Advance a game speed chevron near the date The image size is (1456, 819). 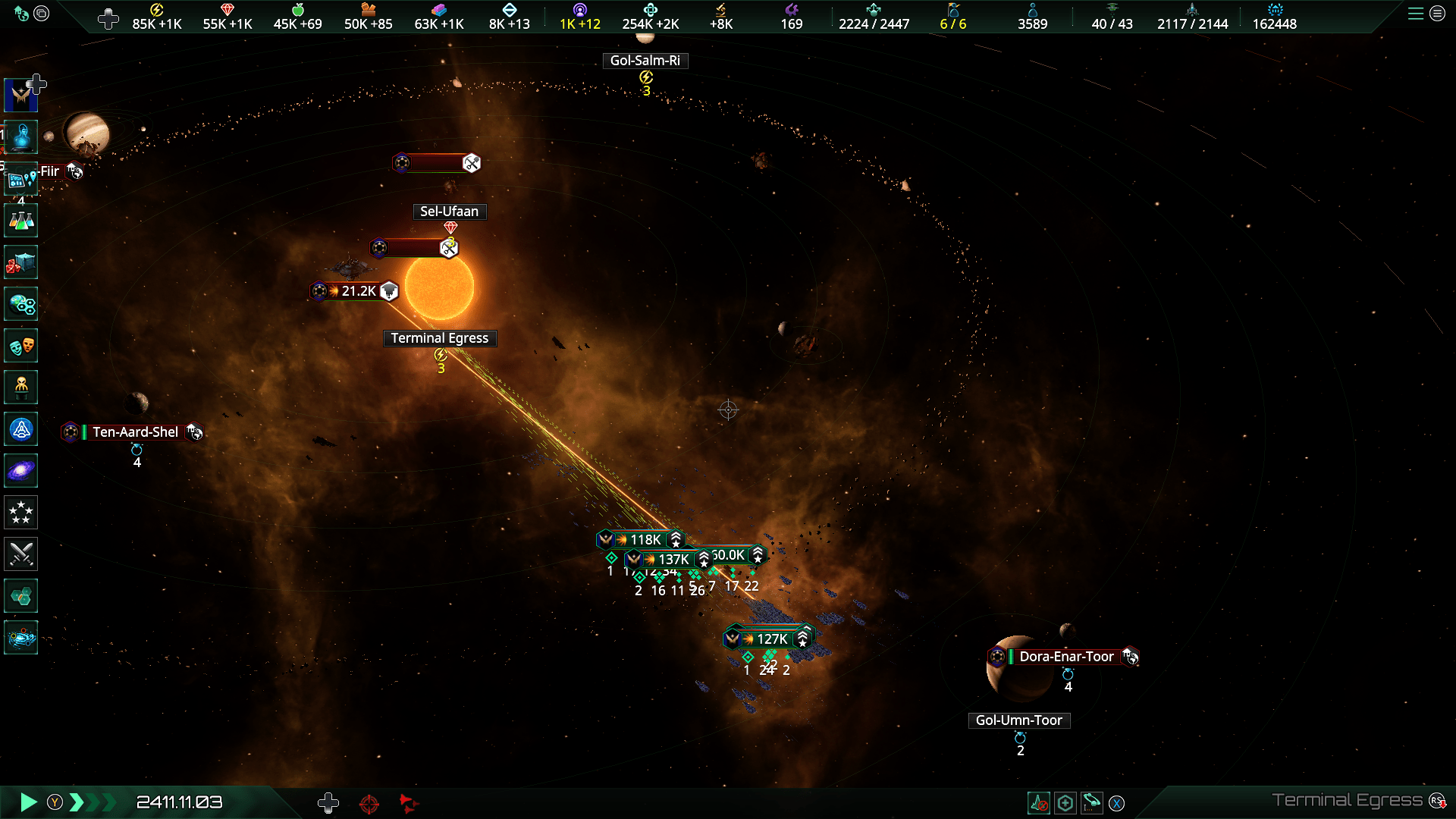point(76,802)
